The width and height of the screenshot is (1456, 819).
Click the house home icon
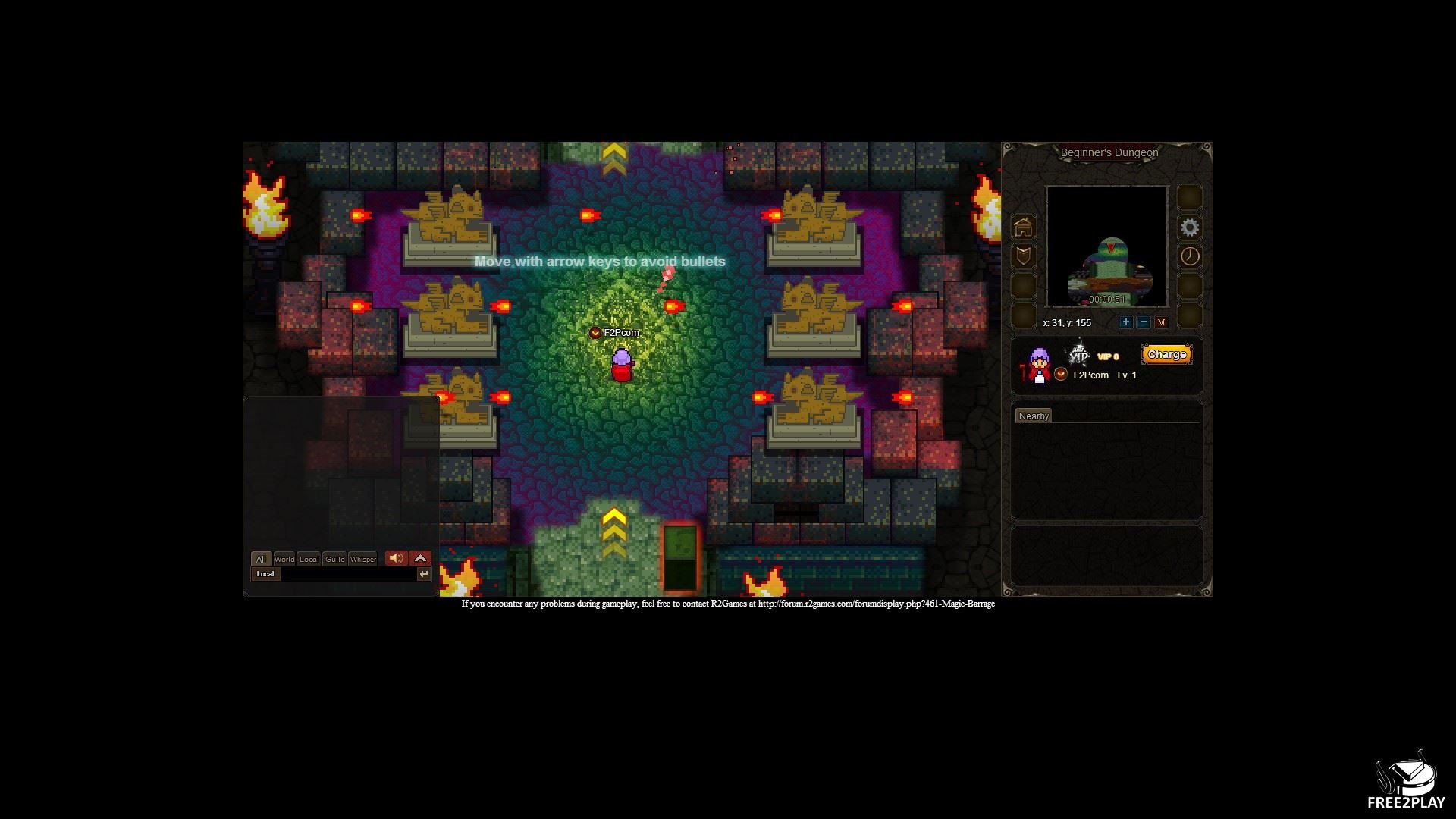click(x=1024, y=227)
